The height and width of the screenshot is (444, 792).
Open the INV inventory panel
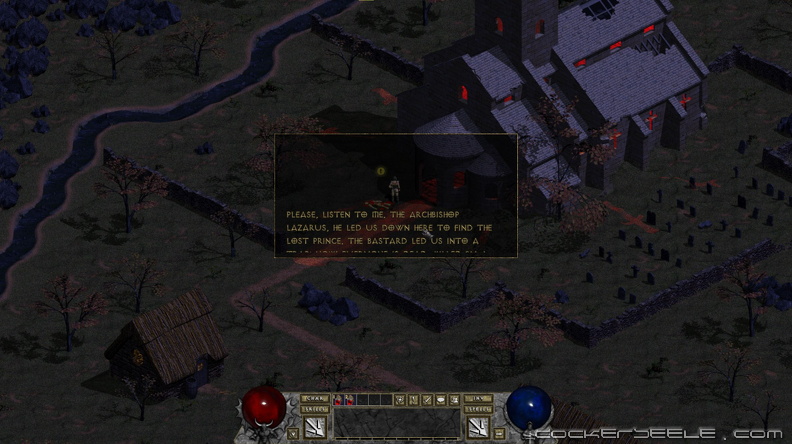(x=478, y=398)
